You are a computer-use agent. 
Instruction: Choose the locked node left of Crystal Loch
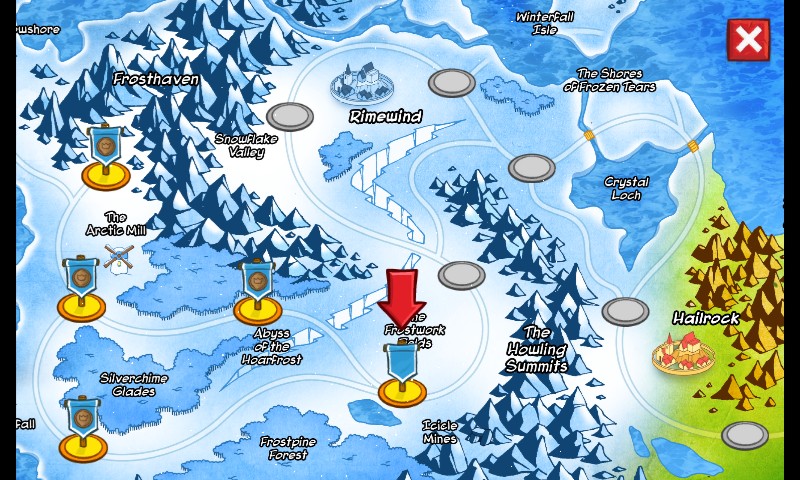point(531,168)
